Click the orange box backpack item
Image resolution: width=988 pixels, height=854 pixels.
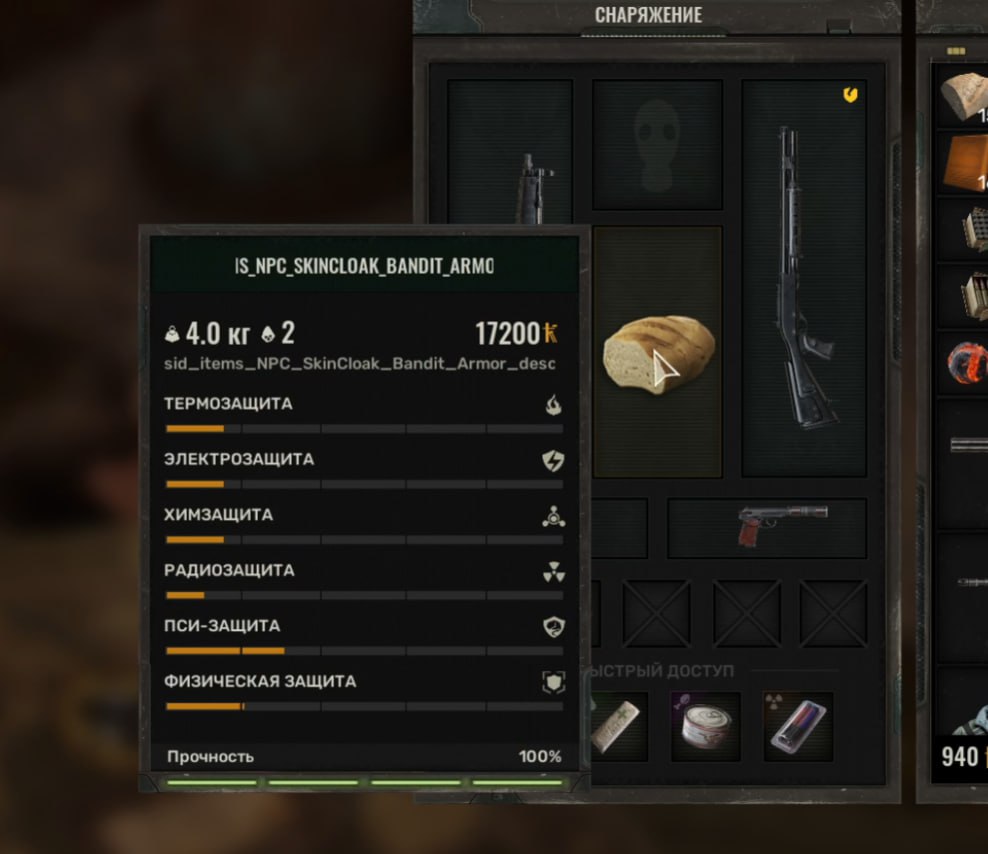click(x=963, y=162)
